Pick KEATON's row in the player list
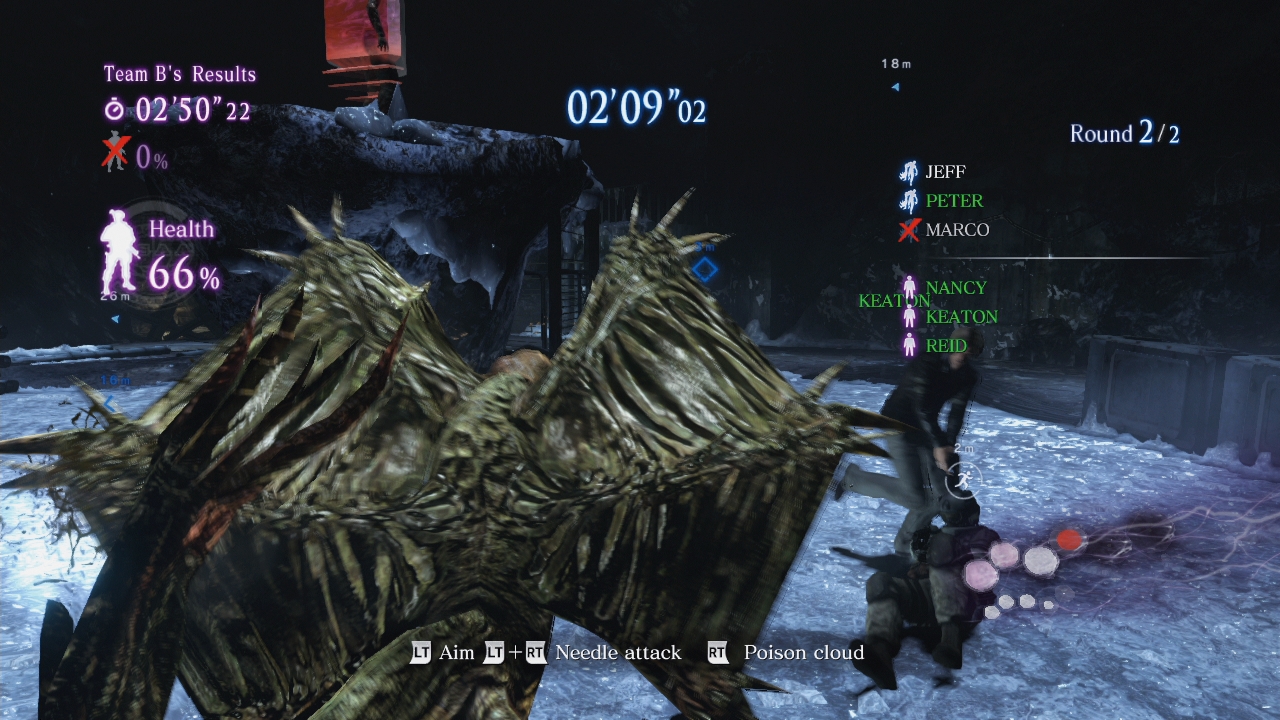Screen dimensions: 1280x720 pos(960,317)
